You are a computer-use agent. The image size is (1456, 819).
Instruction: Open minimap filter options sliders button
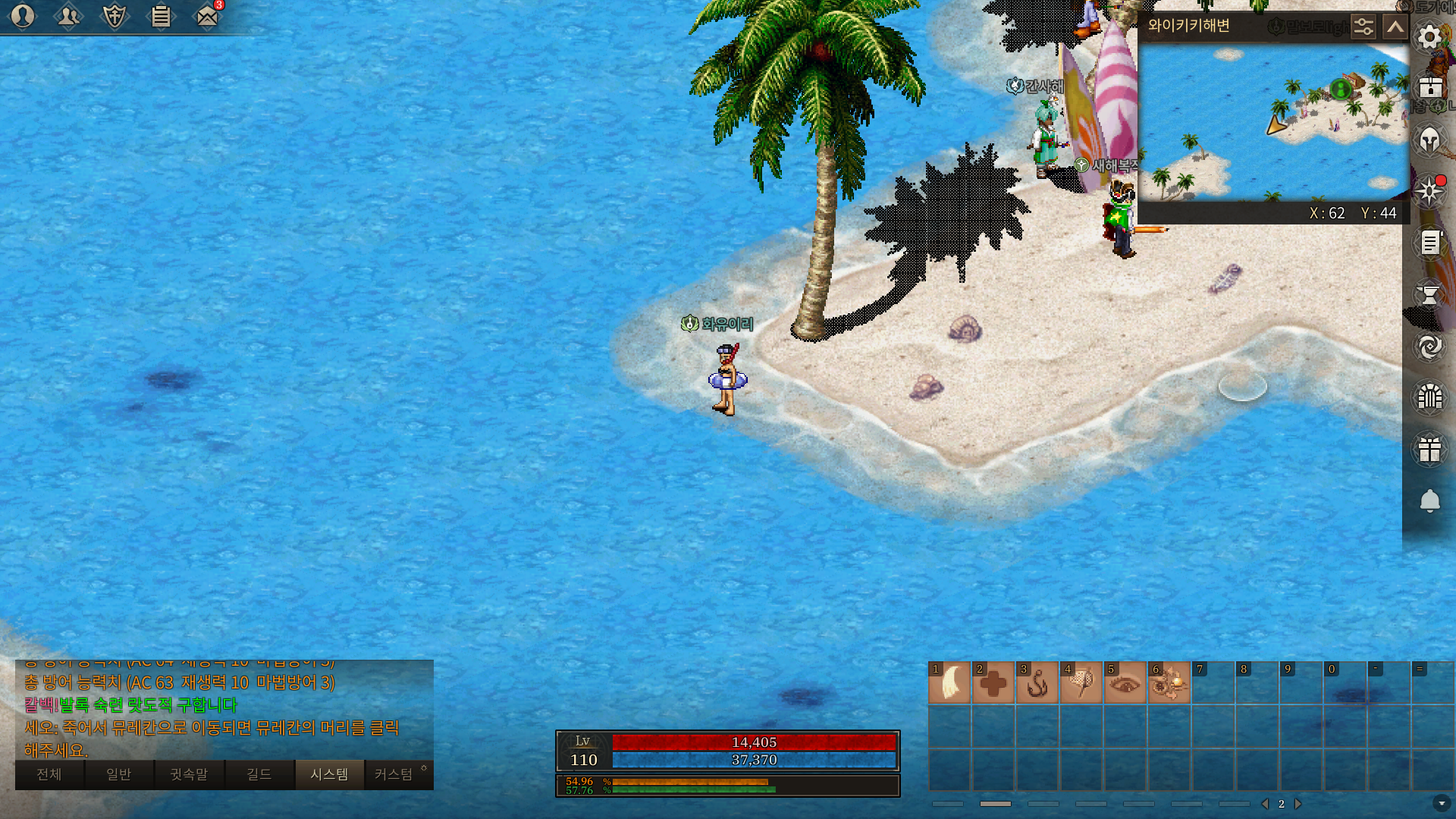click(x=1363, y=27)
